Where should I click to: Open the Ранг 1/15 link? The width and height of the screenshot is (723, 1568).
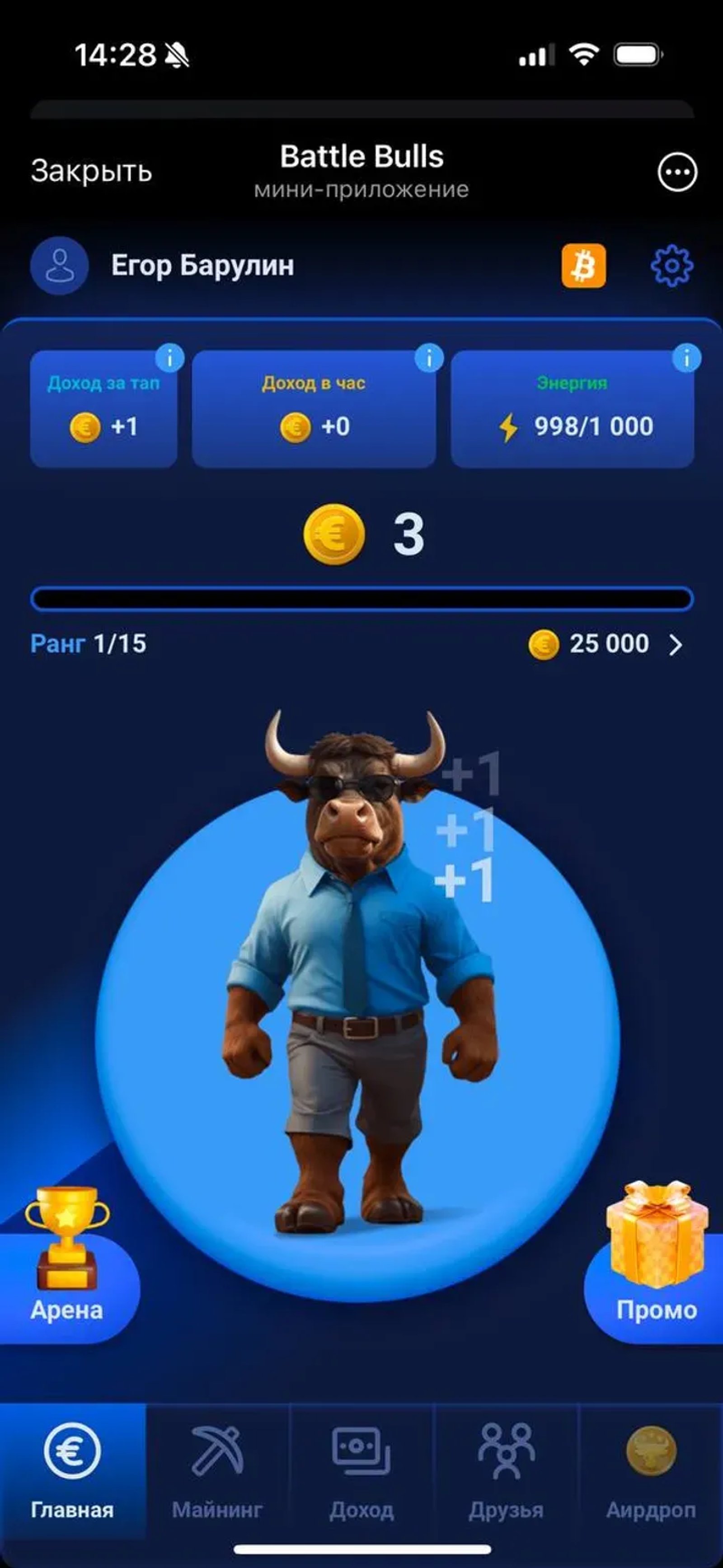click(x=89, y=644)
